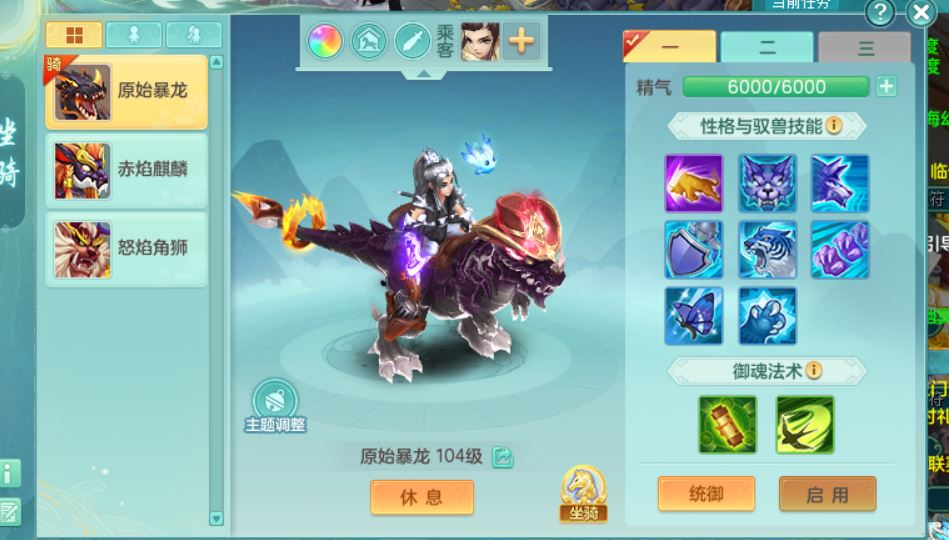Open the rainbow color dye option

(325, 41)
